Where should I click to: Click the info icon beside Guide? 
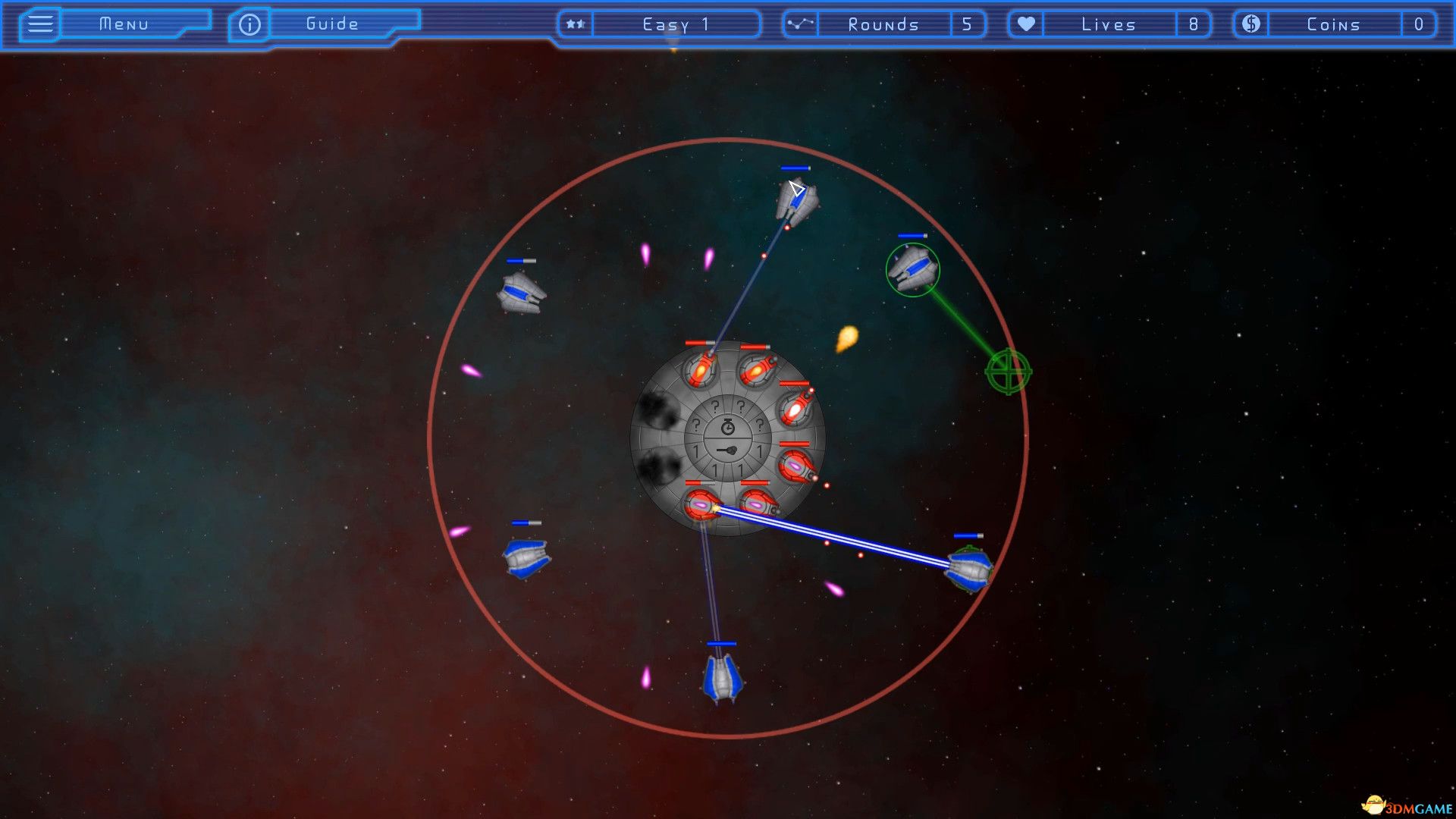[248, 23]
